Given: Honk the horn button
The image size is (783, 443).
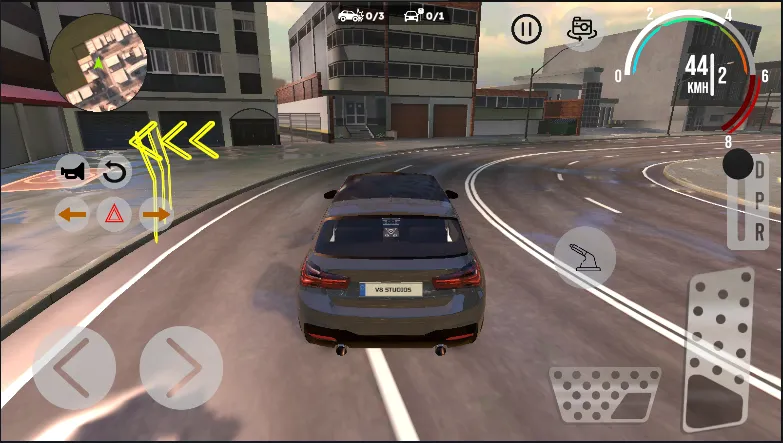Looking at the screenshot, I should click(x=73, y=172).
